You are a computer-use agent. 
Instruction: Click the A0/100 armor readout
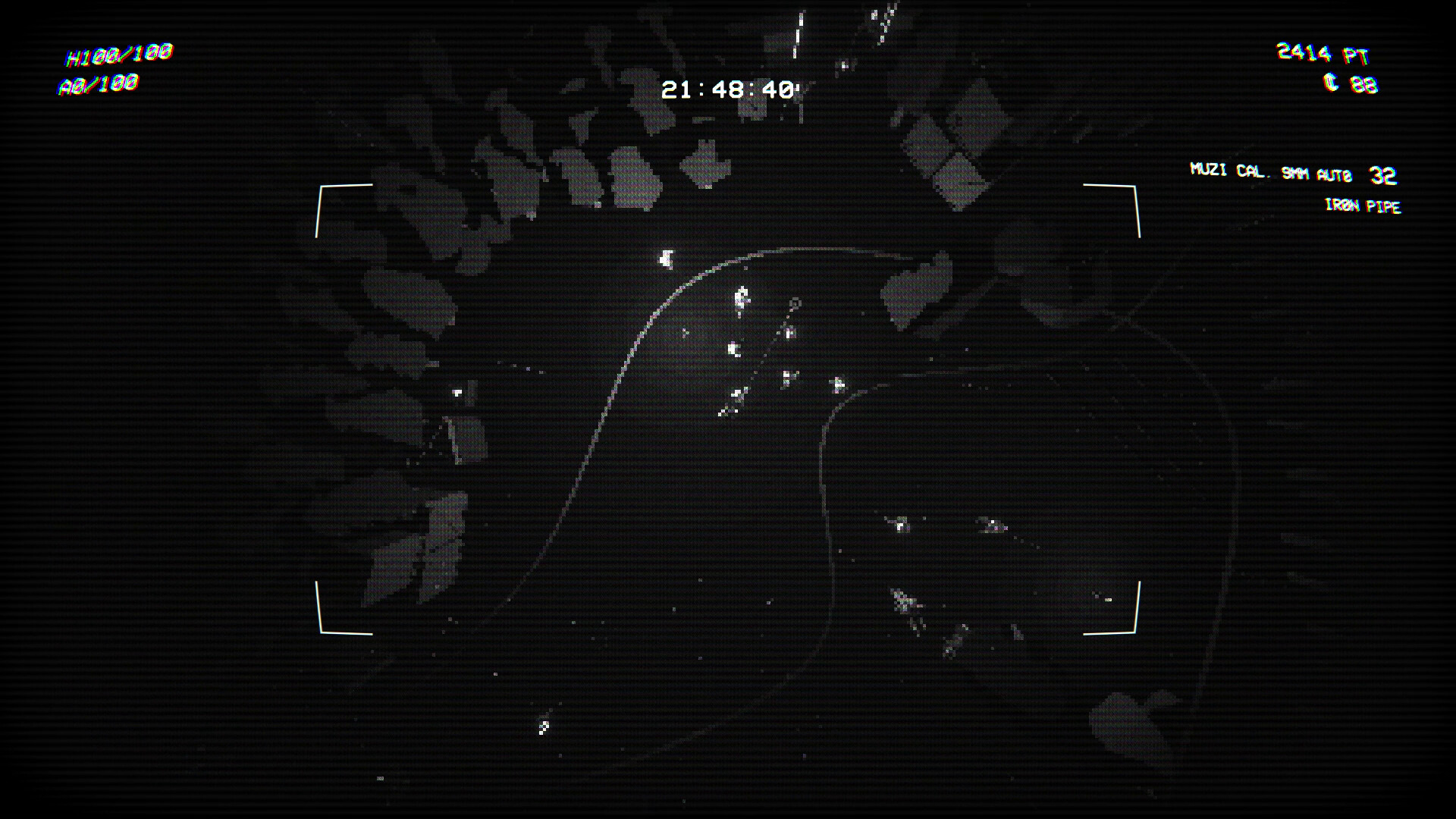point(97,85)
